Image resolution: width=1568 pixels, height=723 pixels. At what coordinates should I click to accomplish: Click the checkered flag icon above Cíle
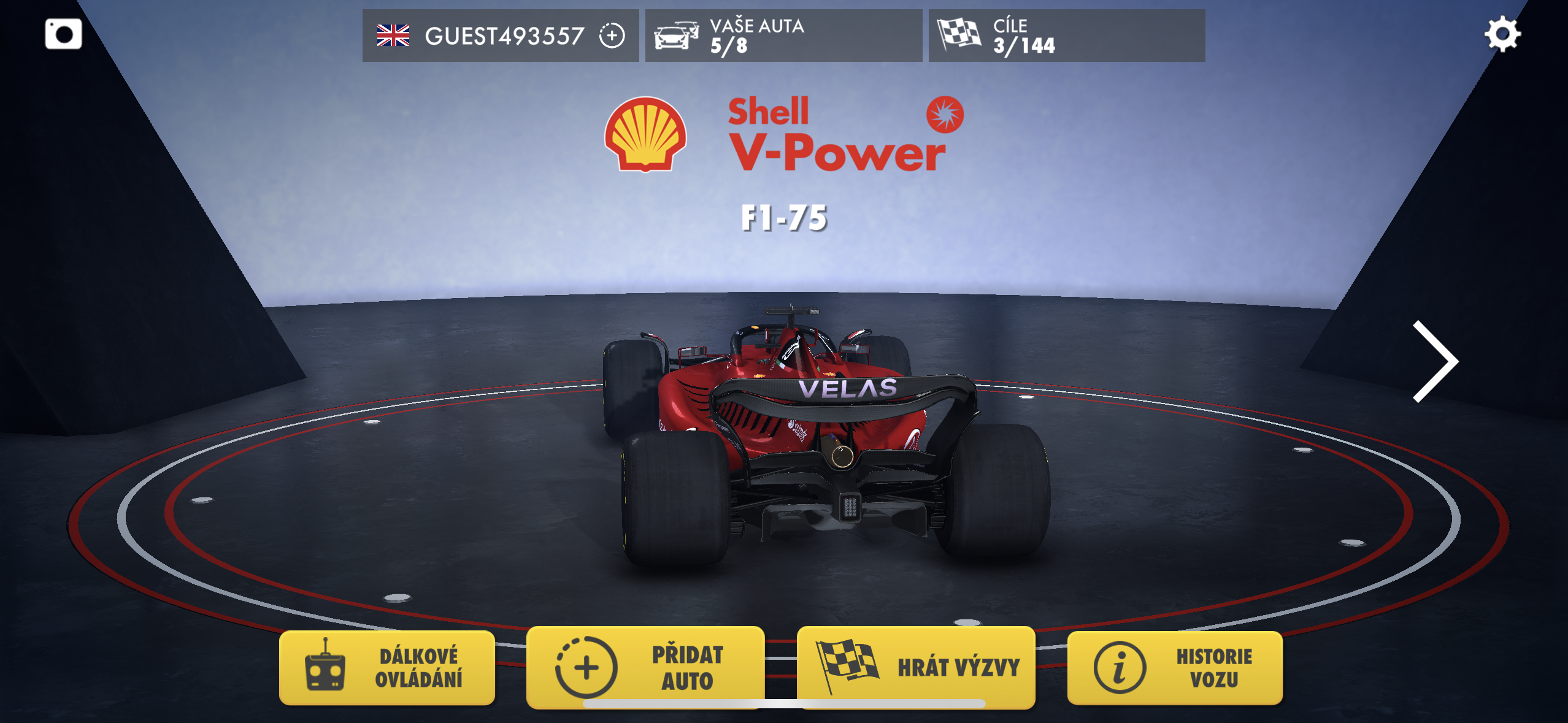click(958, 36)
